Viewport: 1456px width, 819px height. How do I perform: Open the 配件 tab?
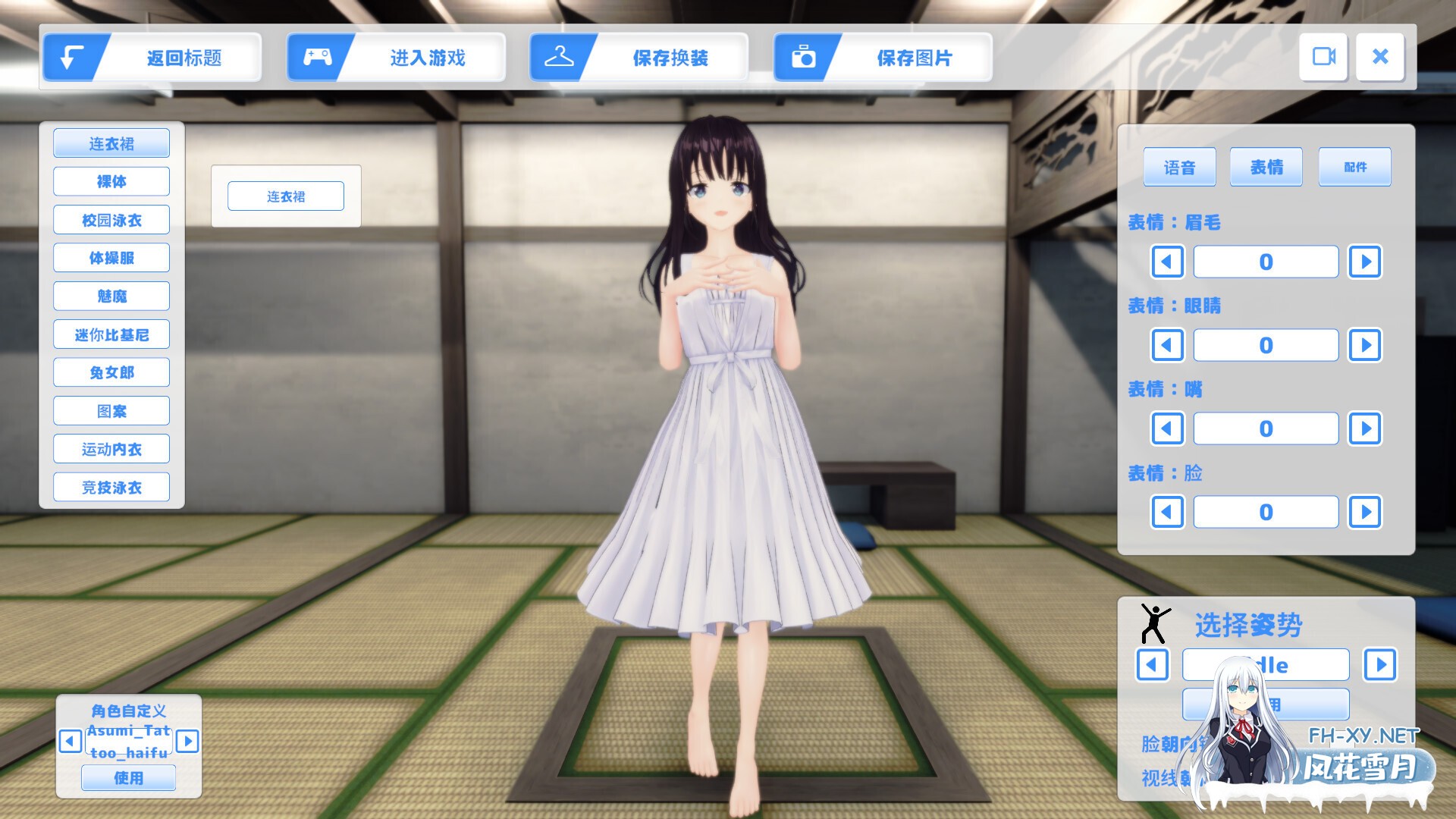point(1354,167)
